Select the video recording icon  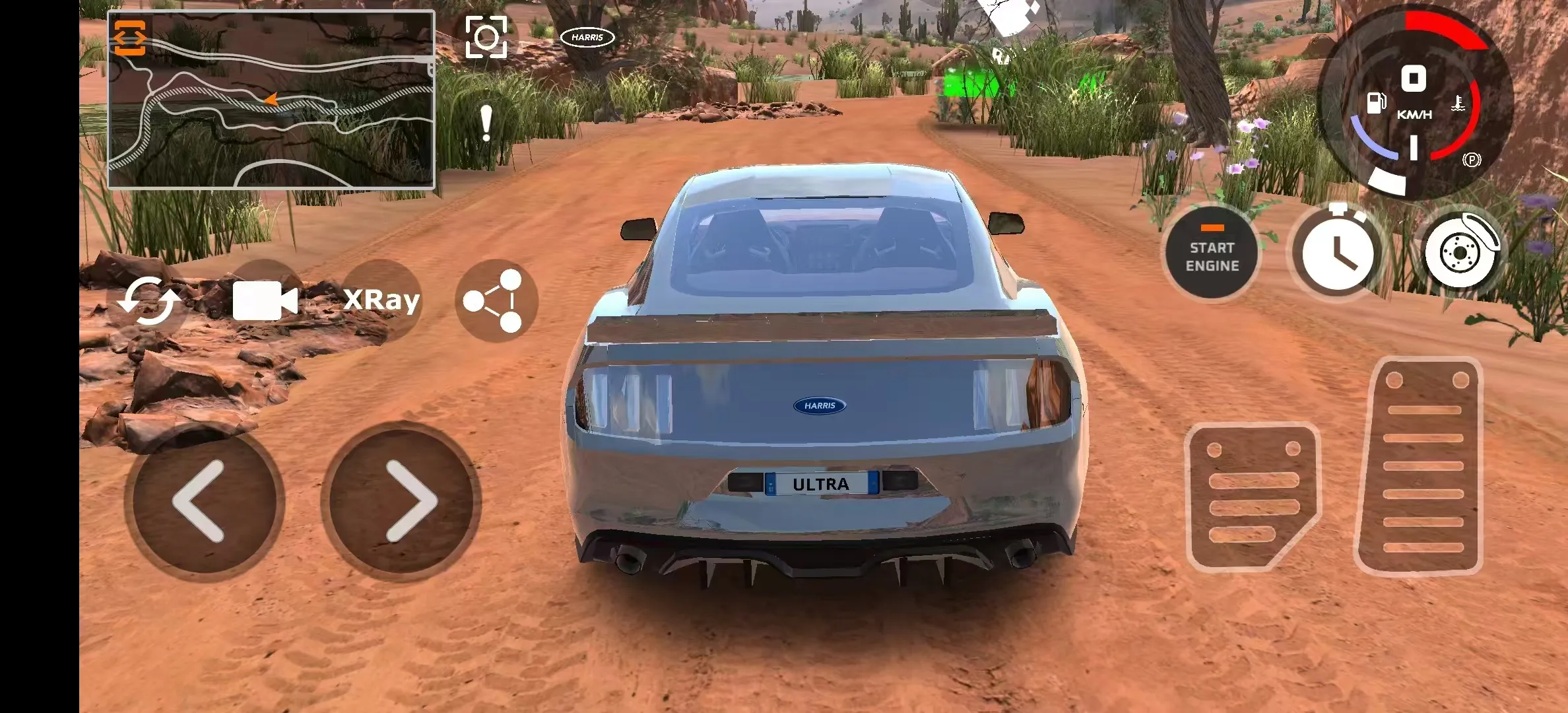click(x=267, y=299)
